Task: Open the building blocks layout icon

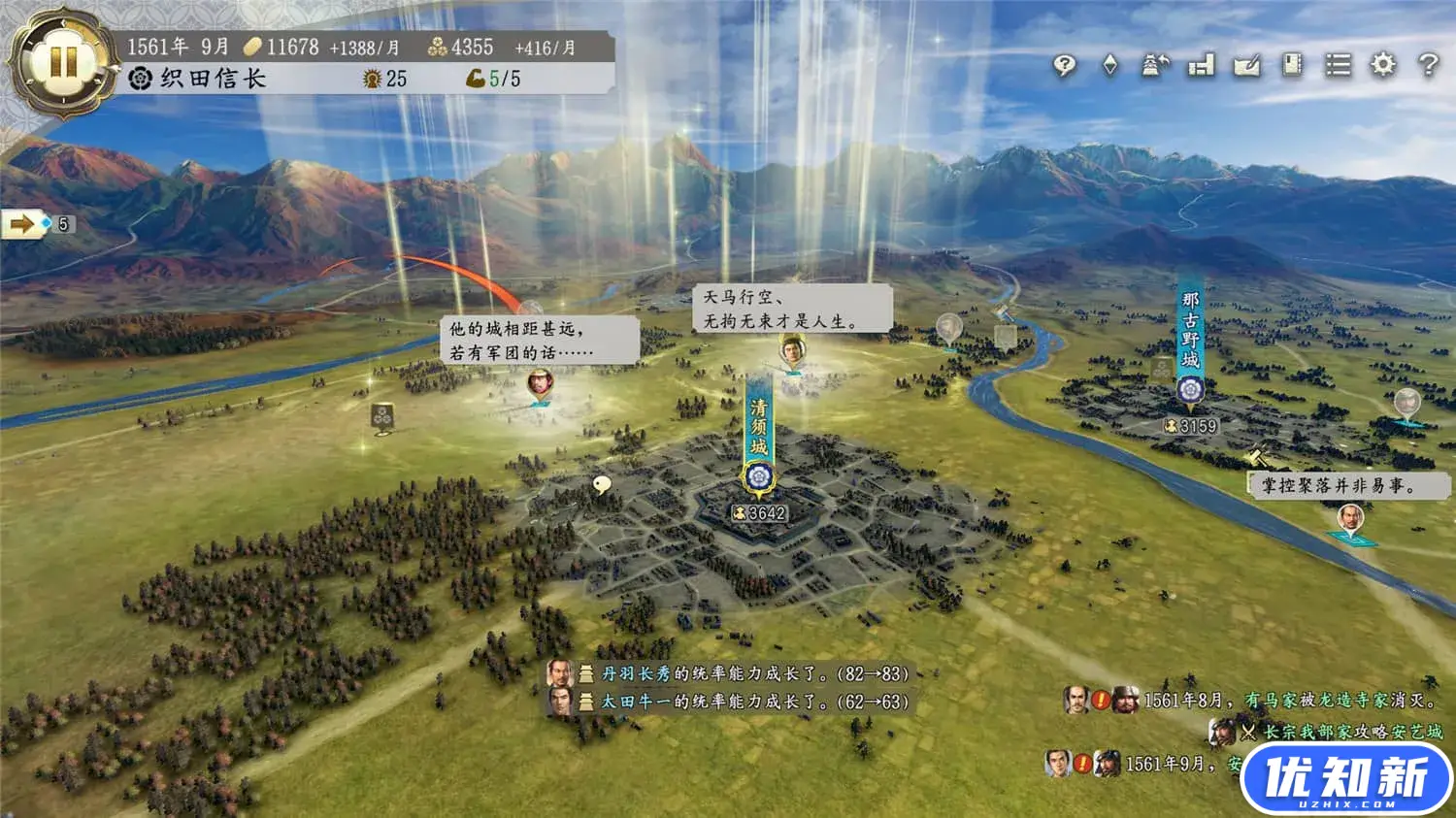Action: [1201, 65]
